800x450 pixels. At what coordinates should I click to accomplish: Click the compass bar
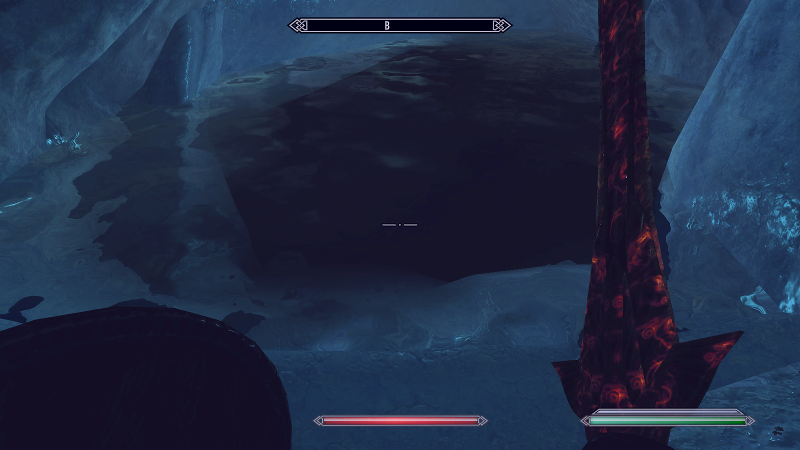pos(400,25)
